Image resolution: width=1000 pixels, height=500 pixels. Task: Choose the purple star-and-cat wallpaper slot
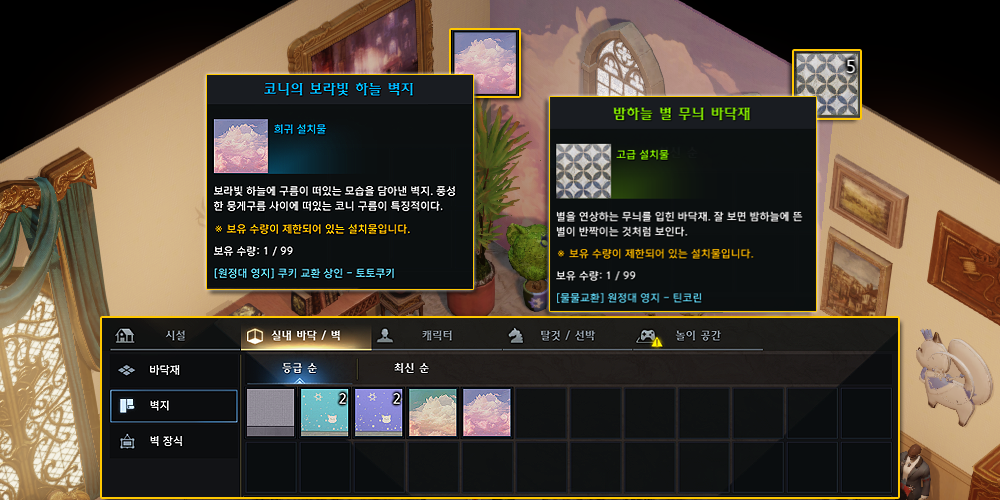click(x=379, y=413)
